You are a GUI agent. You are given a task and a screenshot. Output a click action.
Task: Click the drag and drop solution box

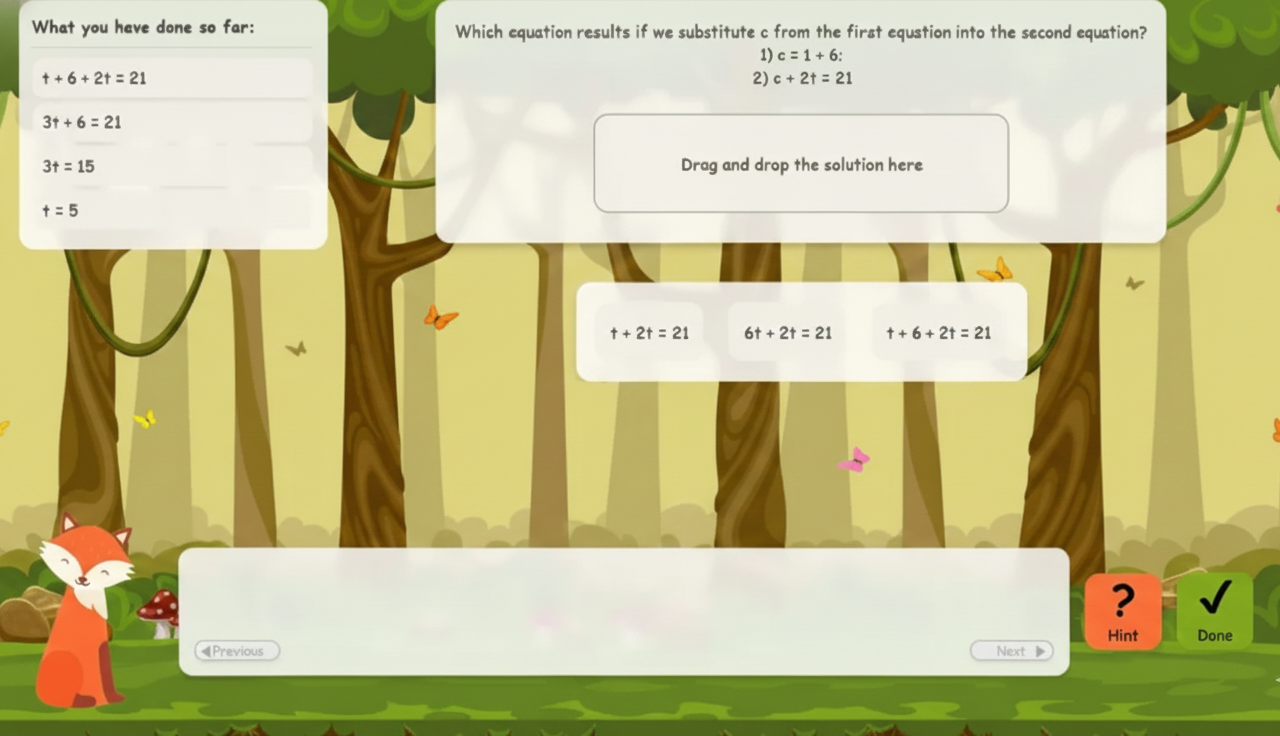800,164
